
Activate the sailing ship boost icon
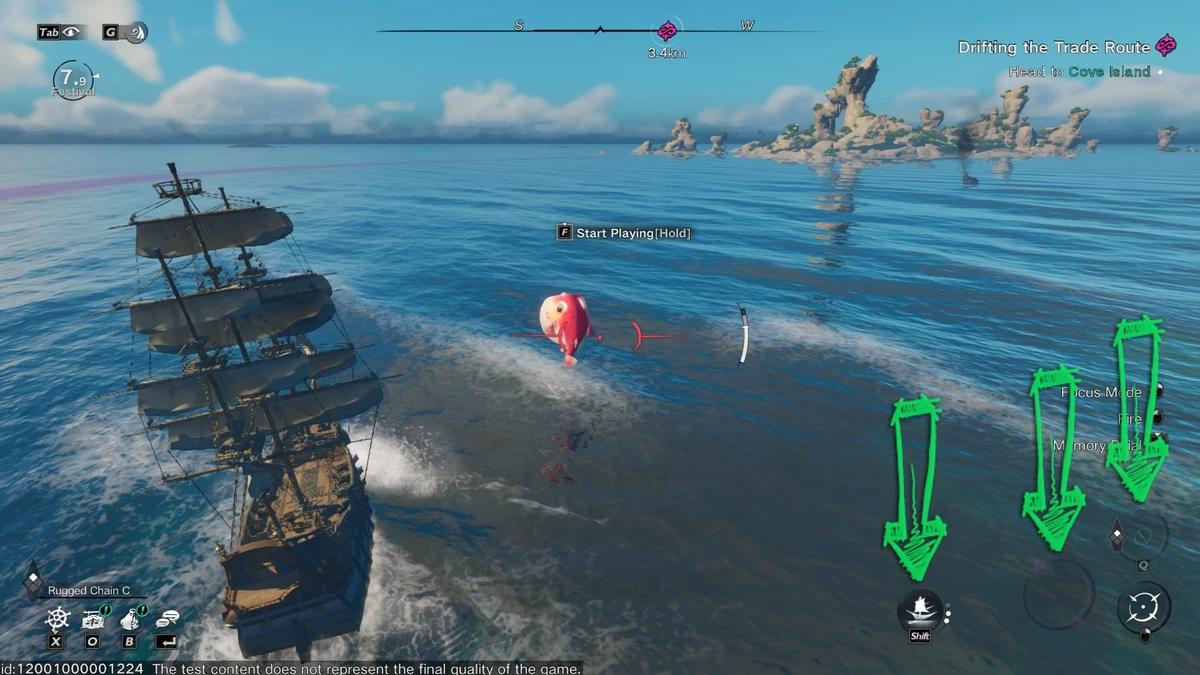(920, 609)
